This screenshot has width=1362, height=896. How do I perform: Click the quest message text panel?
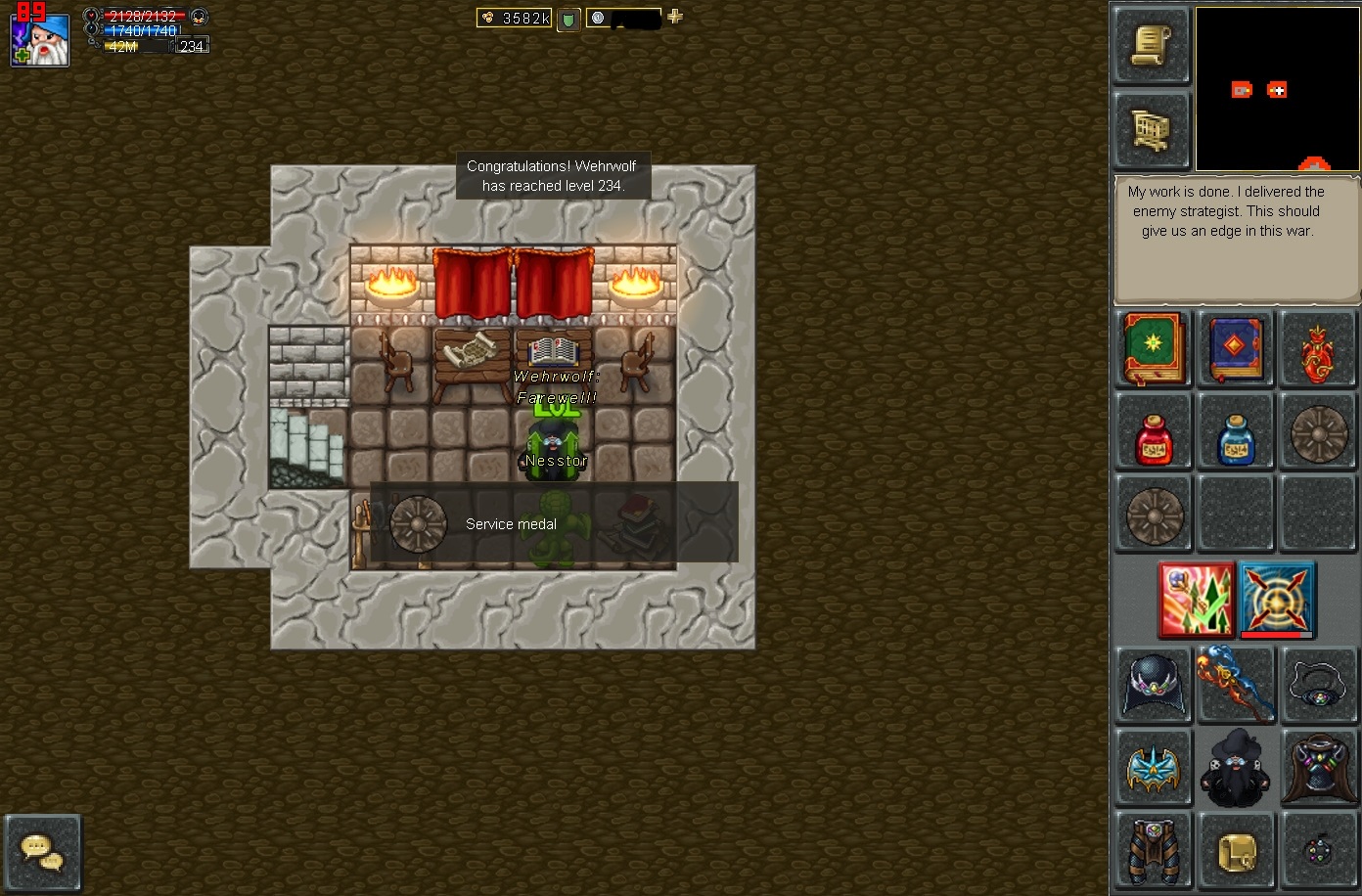(1236, 239)
